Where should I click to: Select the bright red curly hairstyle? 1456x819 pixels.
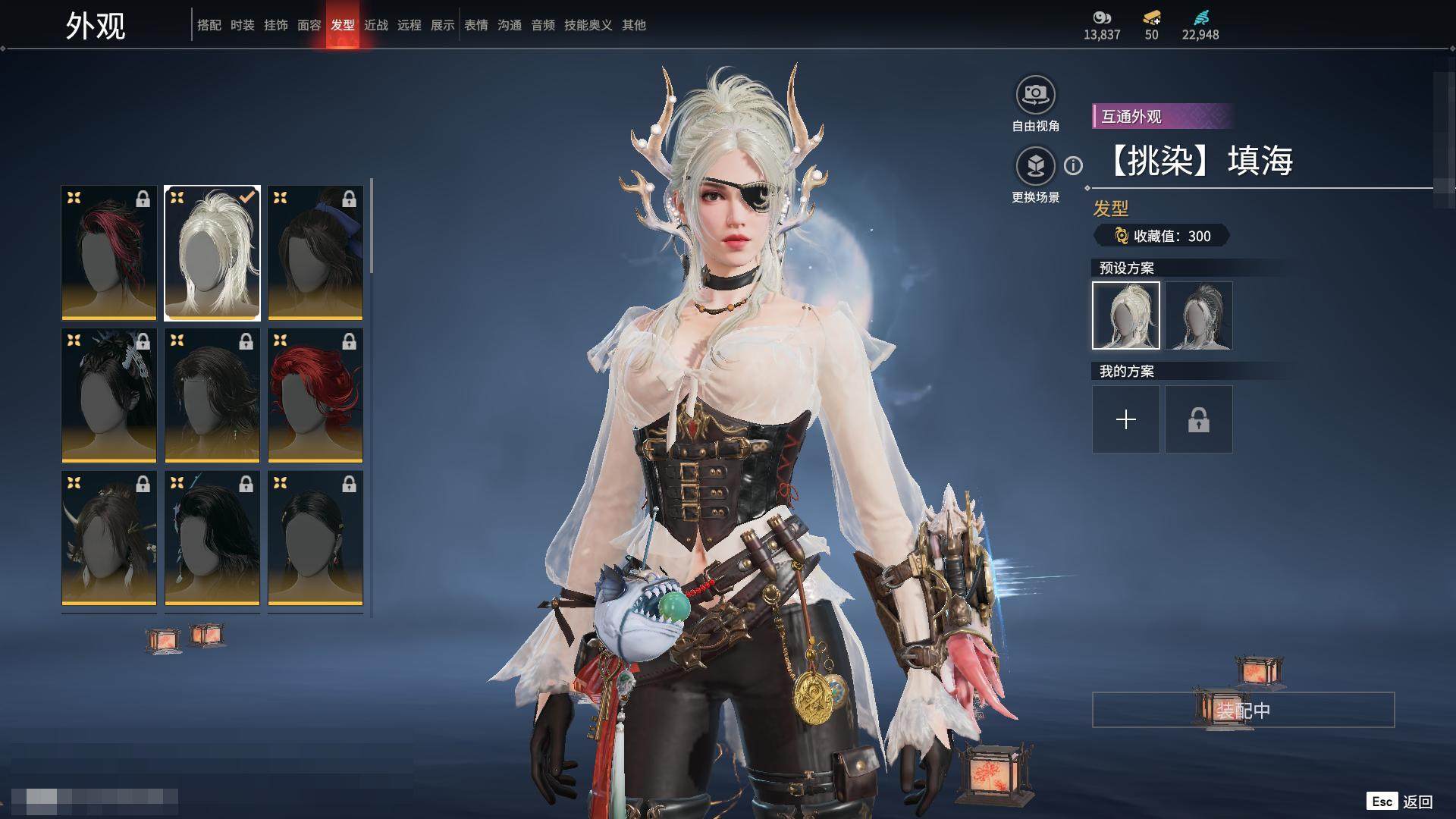315,395
